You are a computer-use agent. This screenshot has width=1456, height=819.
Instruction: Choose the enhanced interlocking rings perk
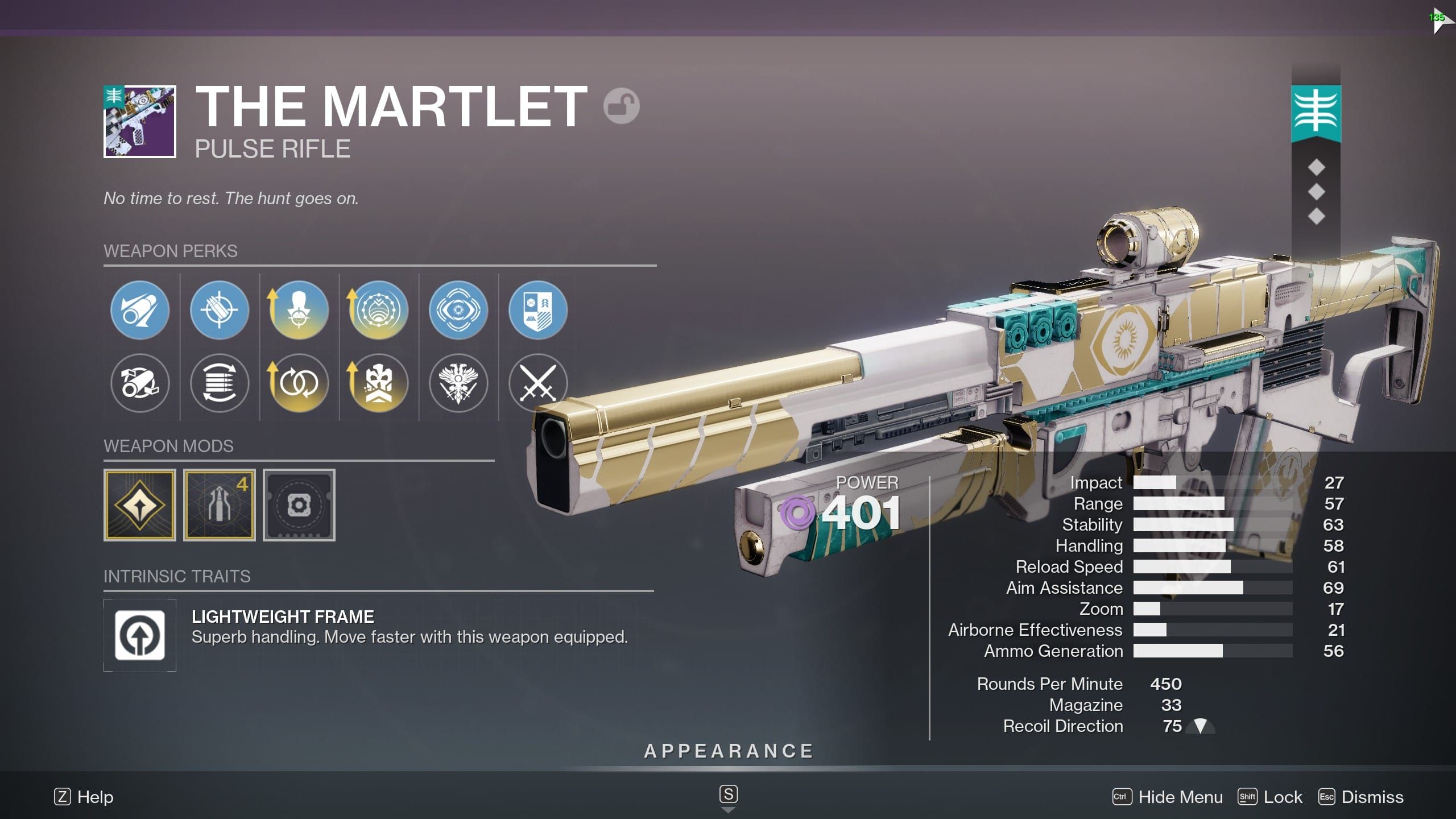pos(299,383)
